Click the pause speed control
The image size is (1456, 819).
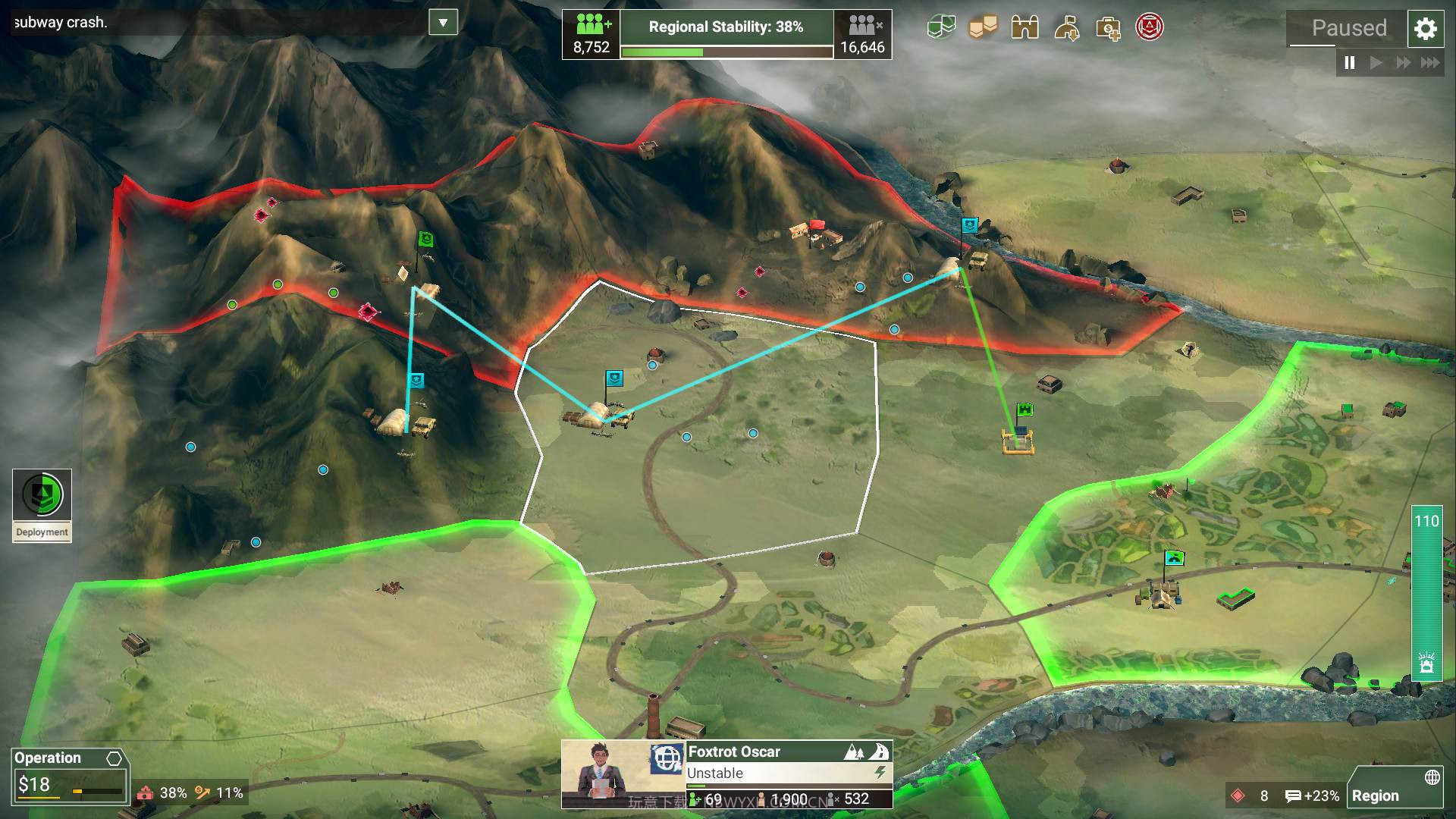(1350, 63)
